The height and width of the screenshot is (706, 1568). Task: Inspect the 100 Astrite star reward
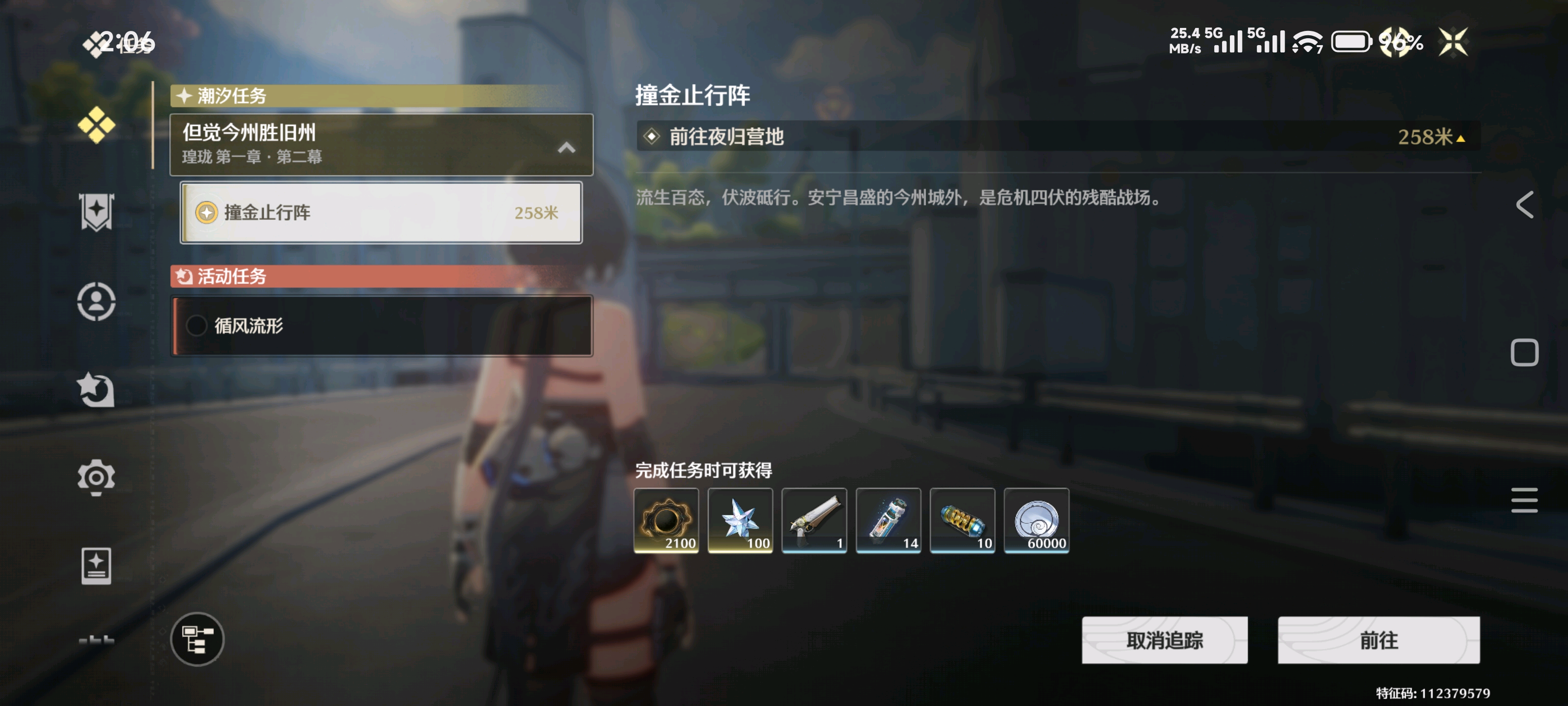pos(740,520)
